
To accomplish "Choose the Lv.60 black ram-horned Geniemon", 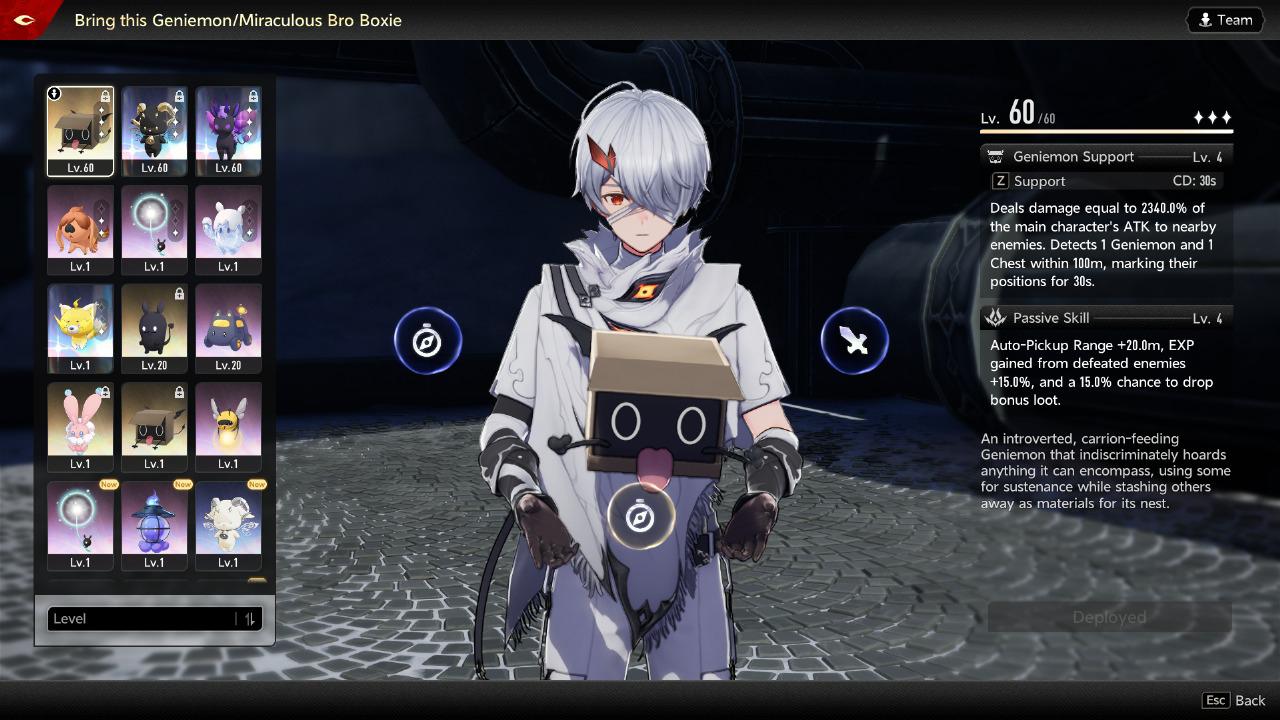I will click(154, 130).
